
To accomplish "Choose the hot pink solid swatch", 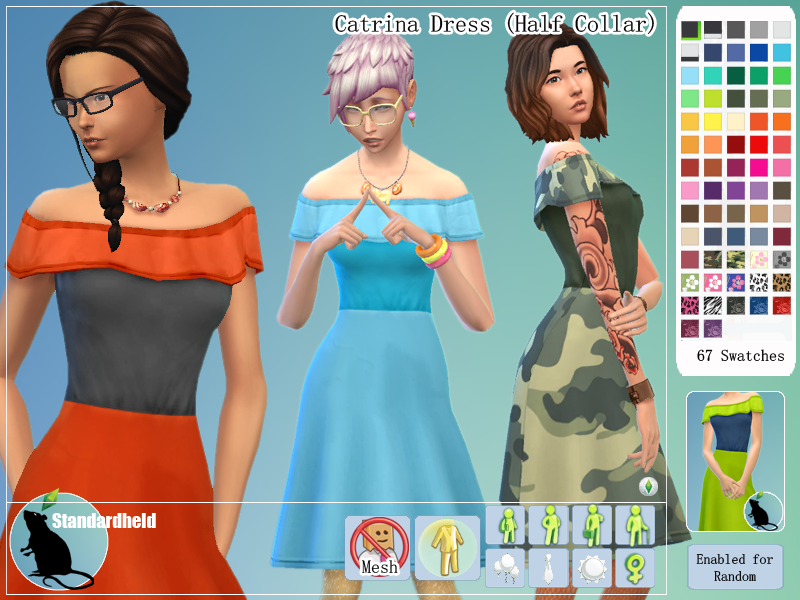I will pos(760,167).
